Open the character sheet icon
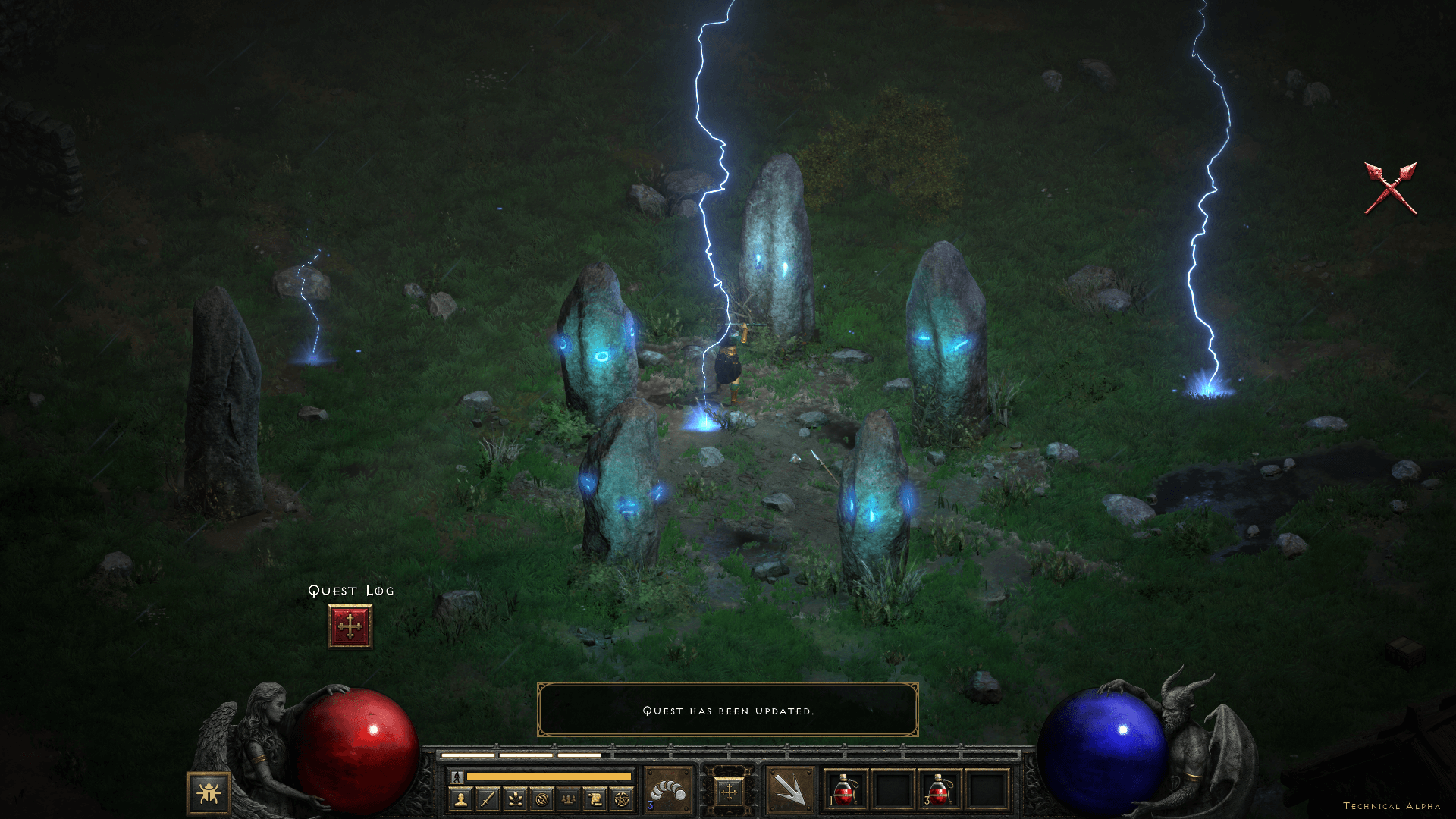The width and height of the screenshot is (1456, 819). click(x=461, y=799)
